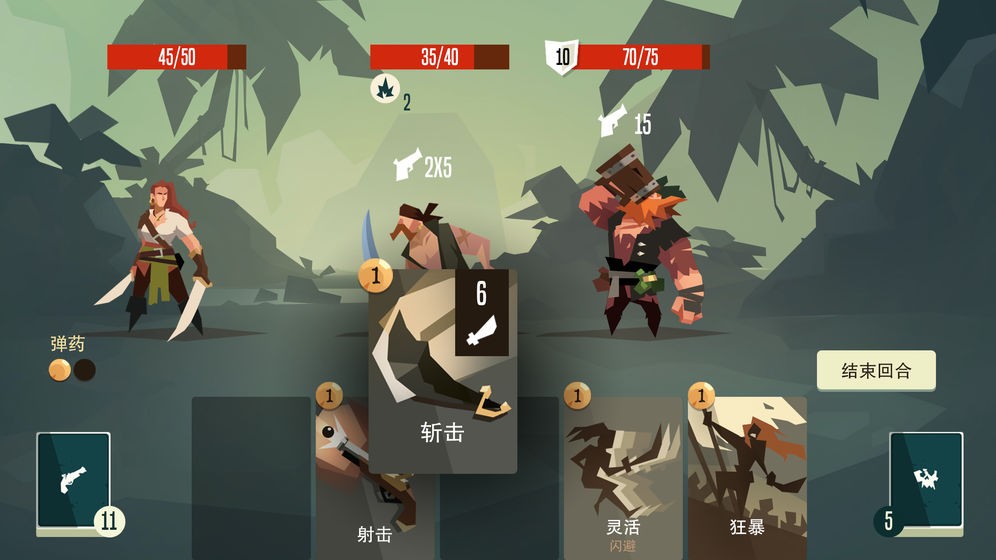
Task: Select the 斩击 slash card
Action: (442, 370)
